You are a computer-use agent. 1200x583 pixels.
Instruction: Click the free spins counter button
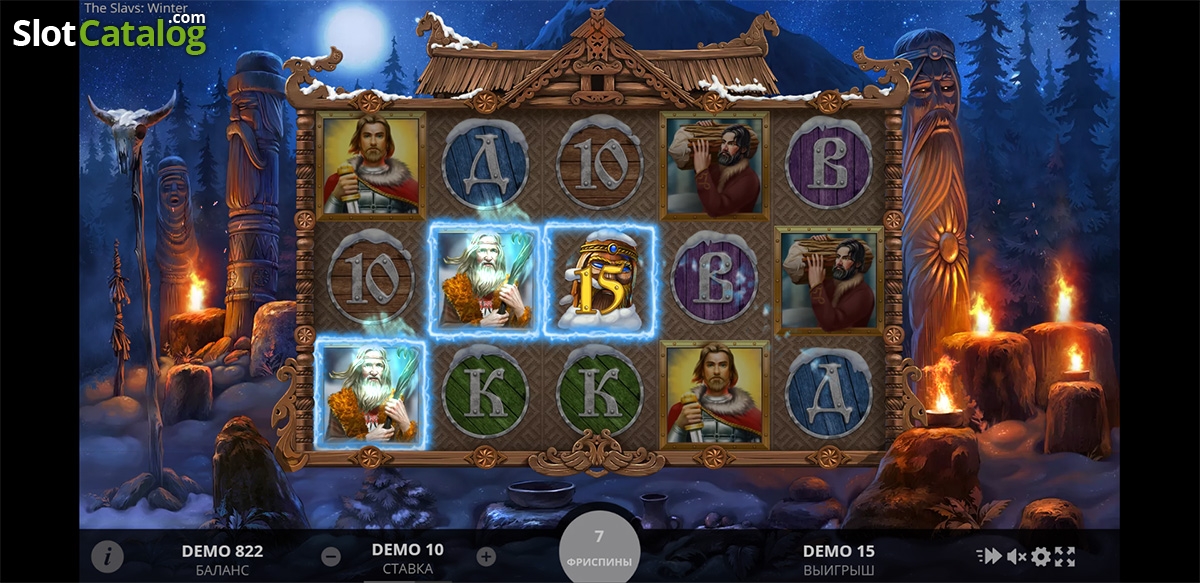[599, 547]
